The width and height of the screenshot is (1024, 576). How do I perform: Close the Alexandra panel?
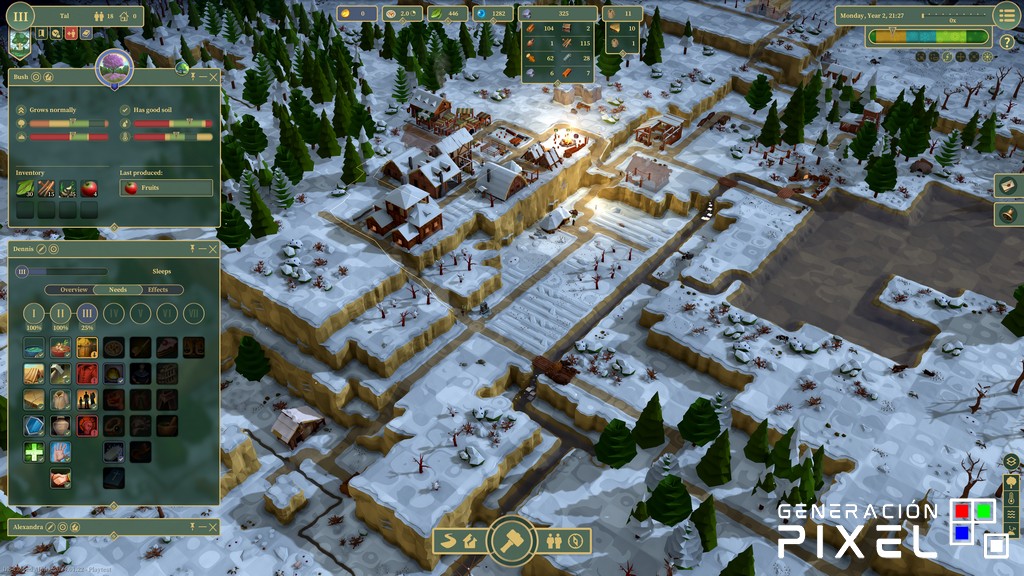coord(214,525)
